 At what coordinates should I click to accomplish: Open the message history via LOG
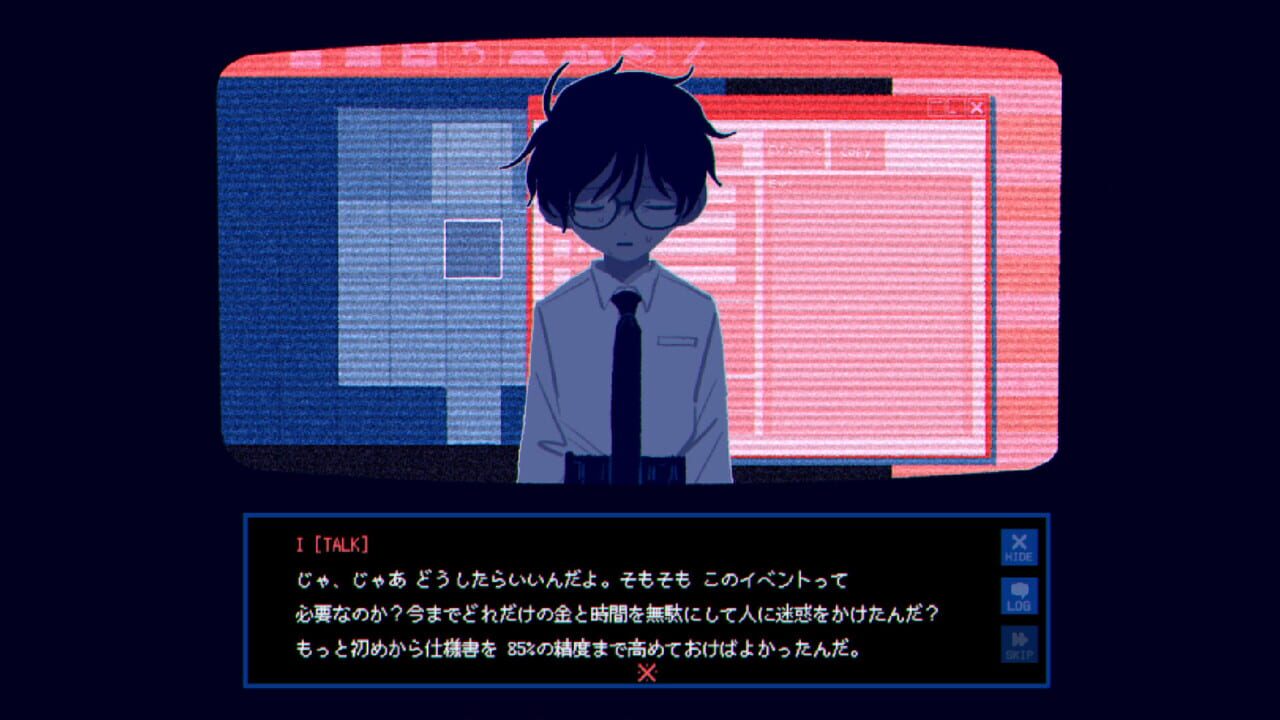point(1017,596)
